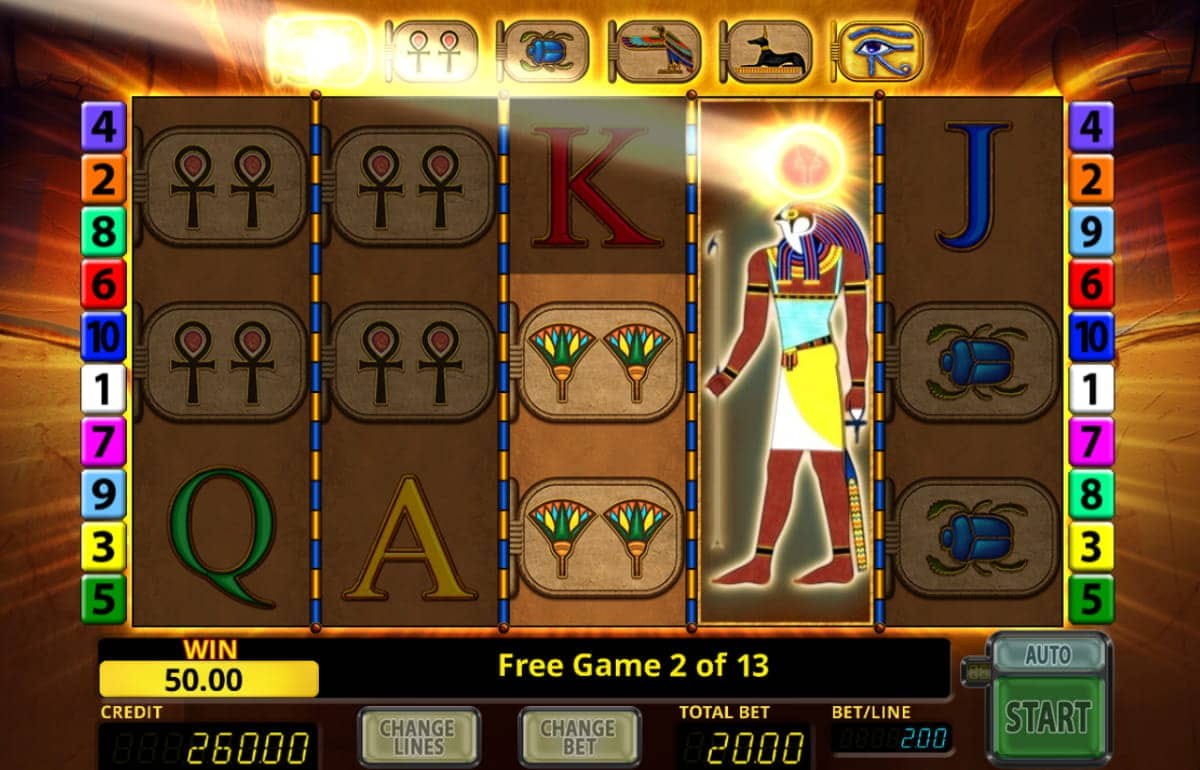Hit the green START button

(1047, 717)
